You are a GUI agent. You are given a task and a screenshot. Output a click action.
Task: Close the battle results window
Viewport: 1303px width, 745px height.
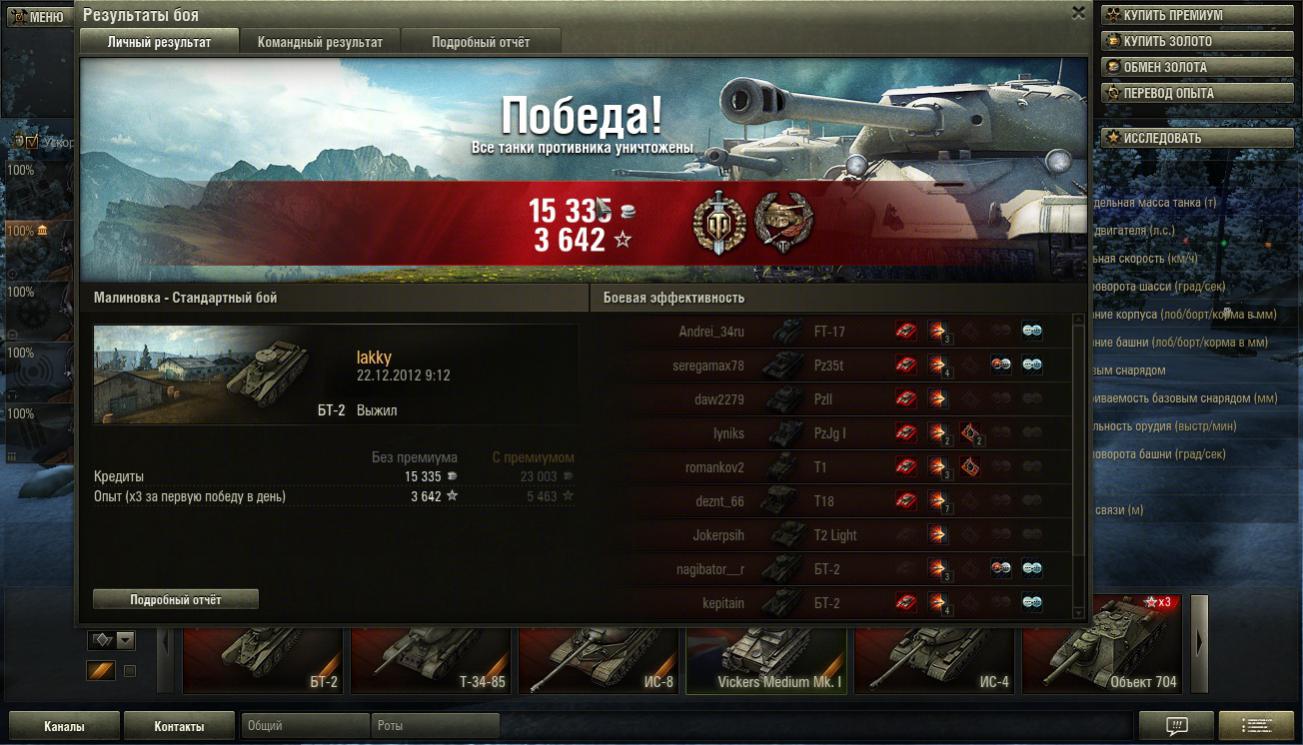click(1078, 13)
